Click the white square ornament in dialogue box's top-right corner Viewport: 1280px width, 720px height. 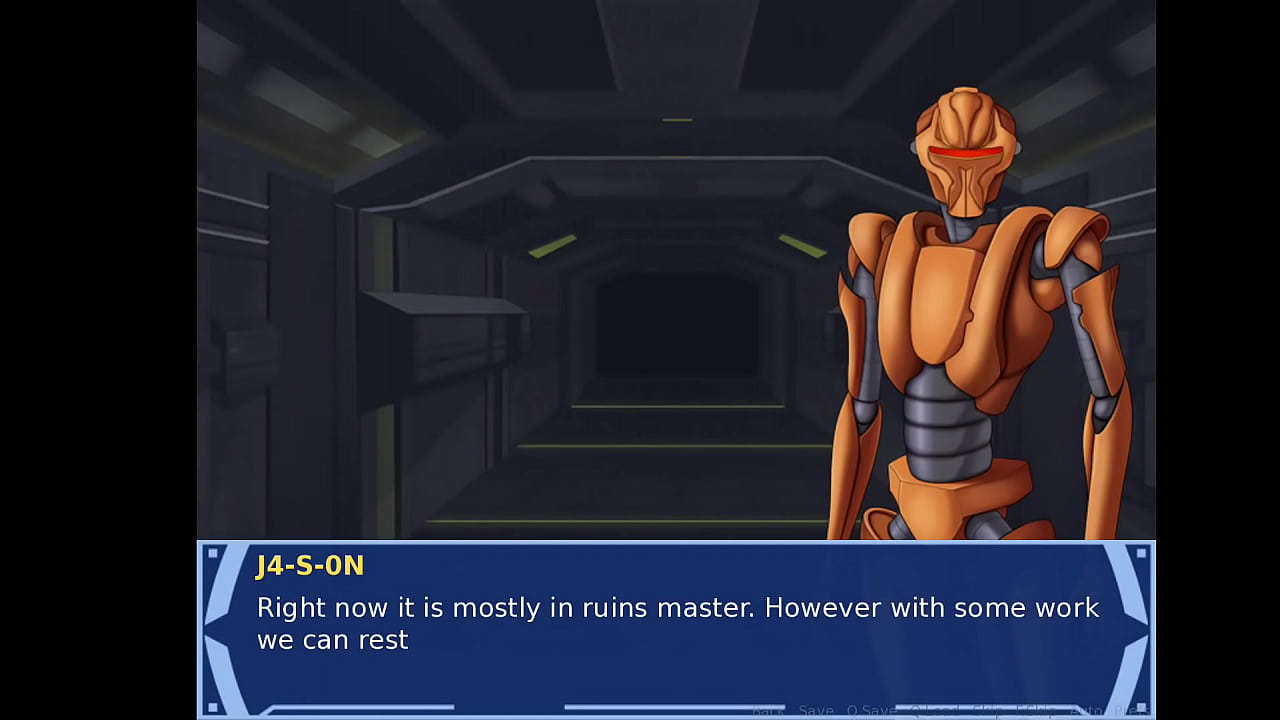(x=1141, y=555)
